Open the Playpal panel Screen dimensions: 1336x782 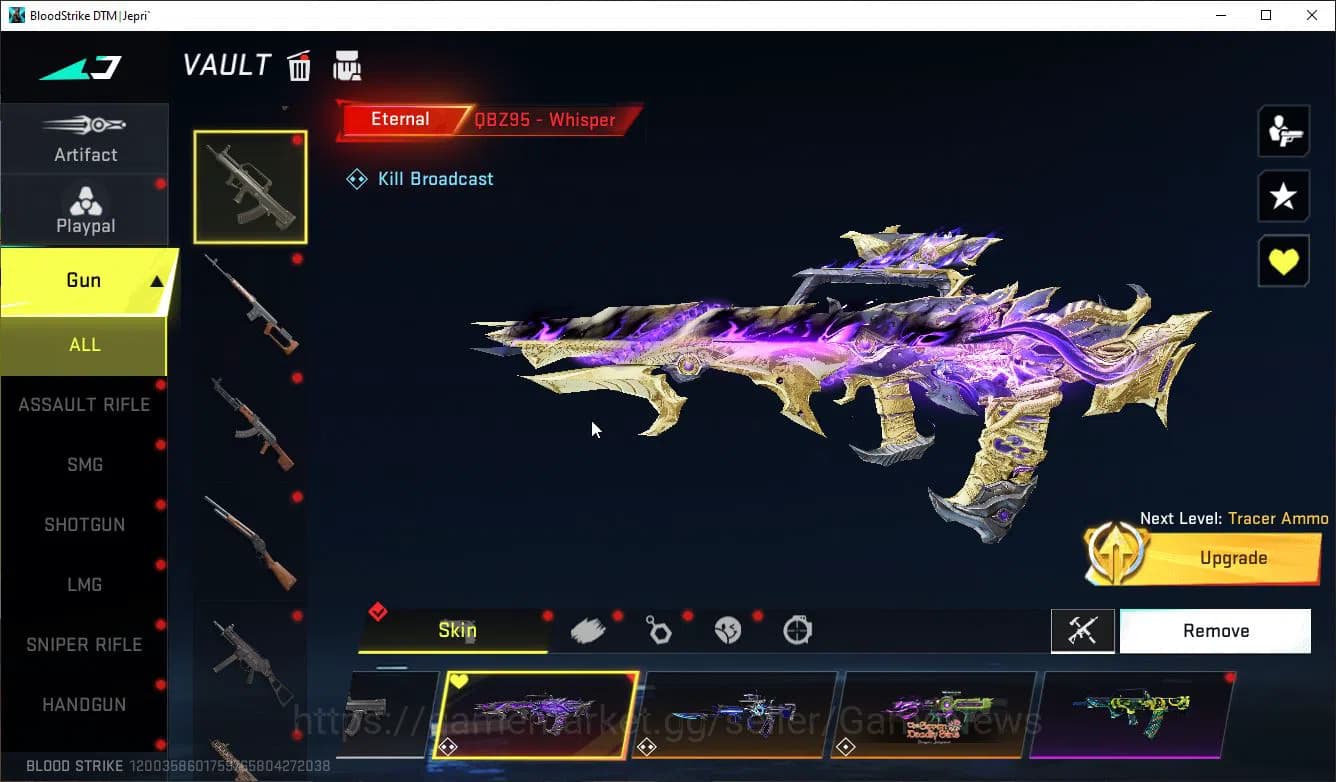85,208
